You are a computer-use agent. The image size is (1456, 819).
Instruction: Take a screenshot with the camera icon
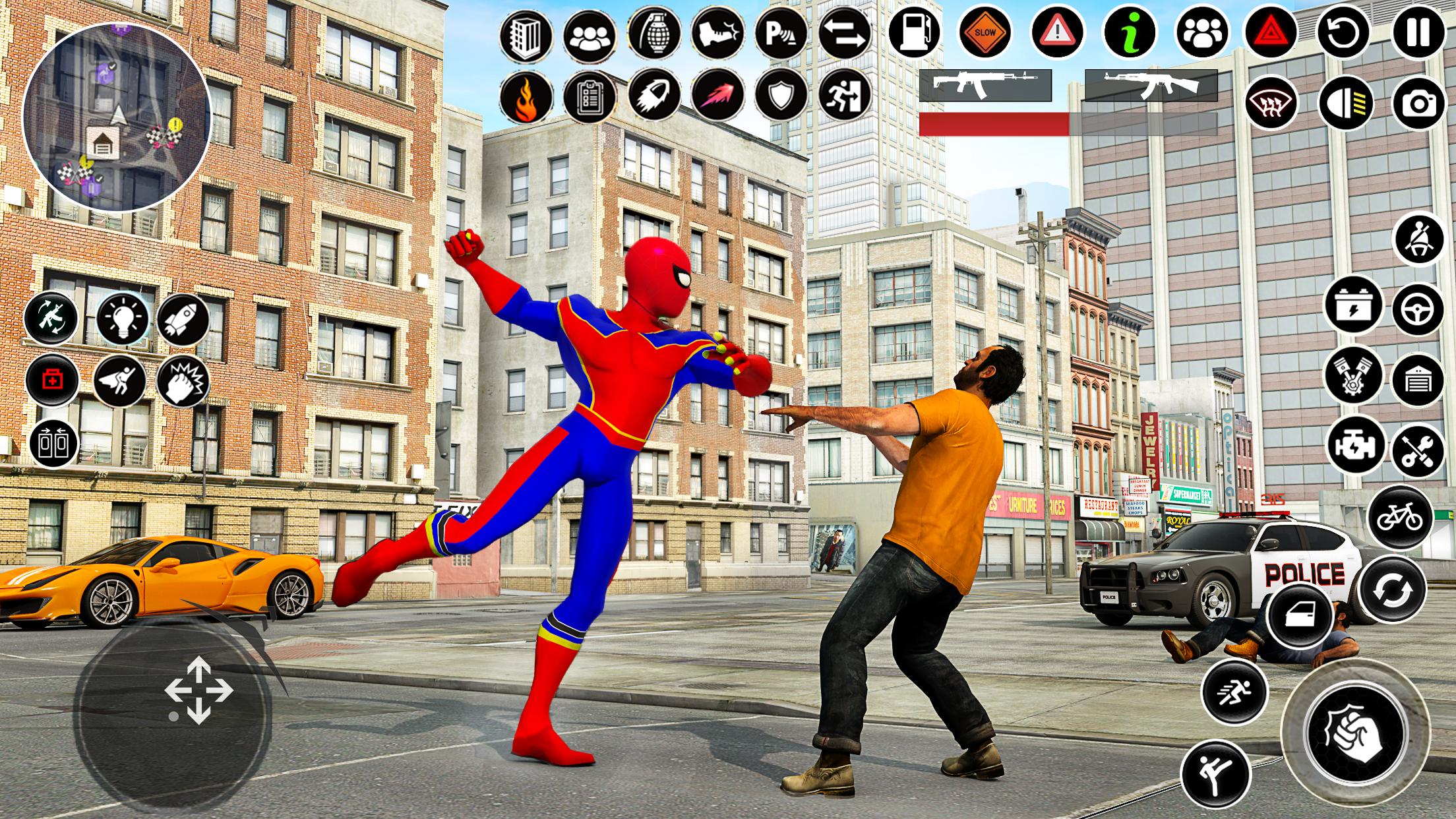1418,104
